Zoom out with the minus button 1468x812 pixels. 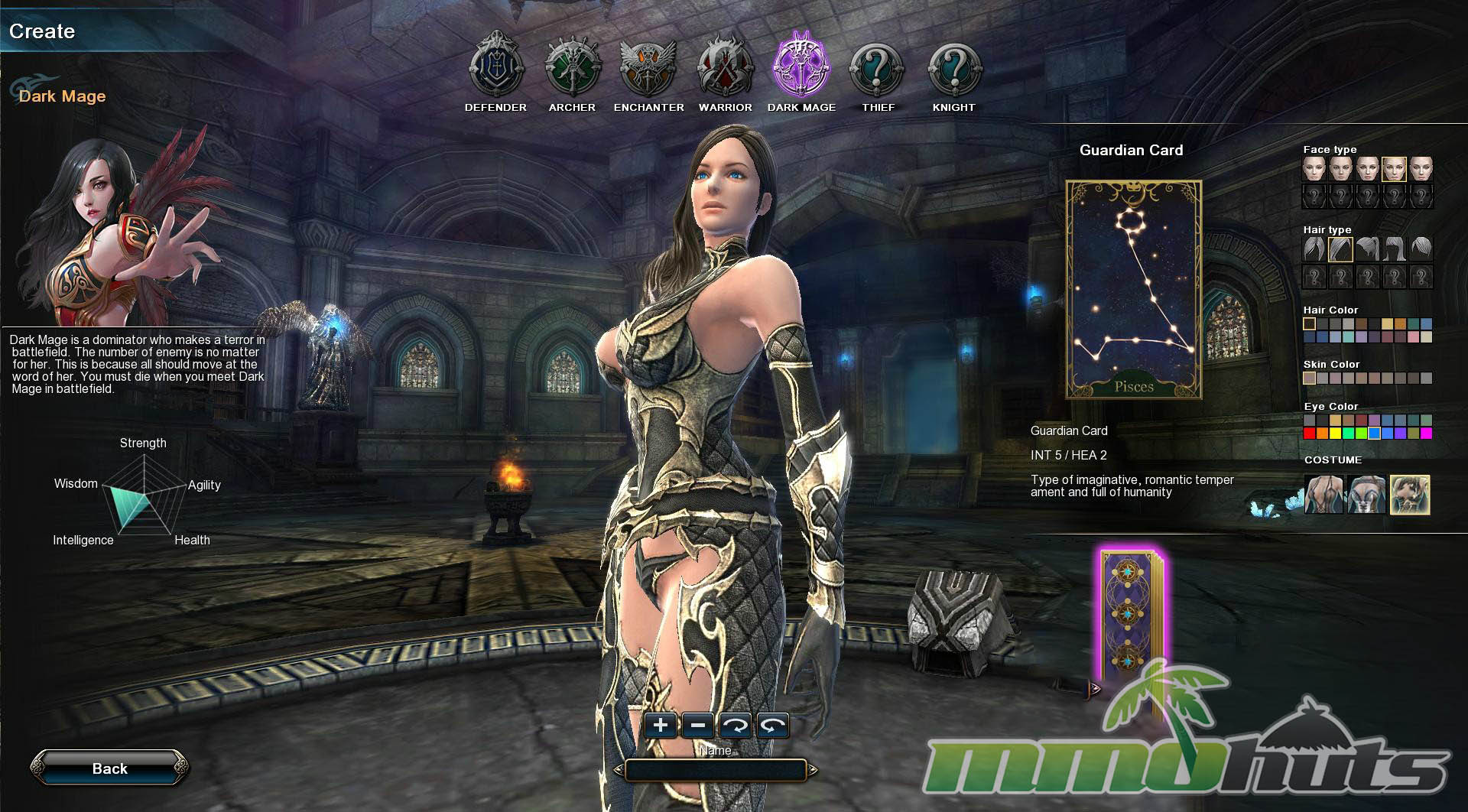click(698, 725)
